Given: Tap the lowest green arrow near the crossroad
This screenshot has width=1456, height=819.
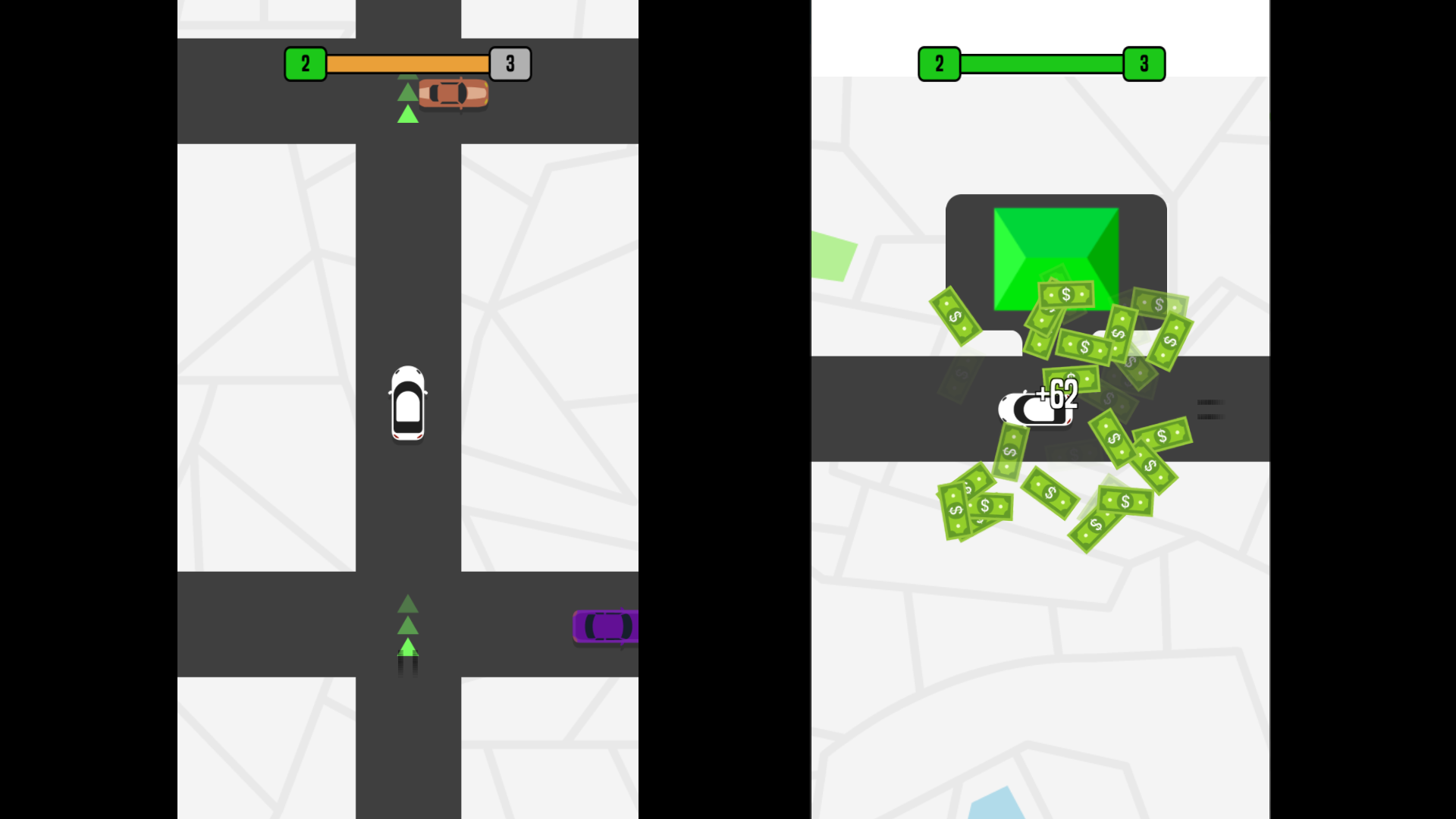Looking at the screenshot, I should pos(408,646).
